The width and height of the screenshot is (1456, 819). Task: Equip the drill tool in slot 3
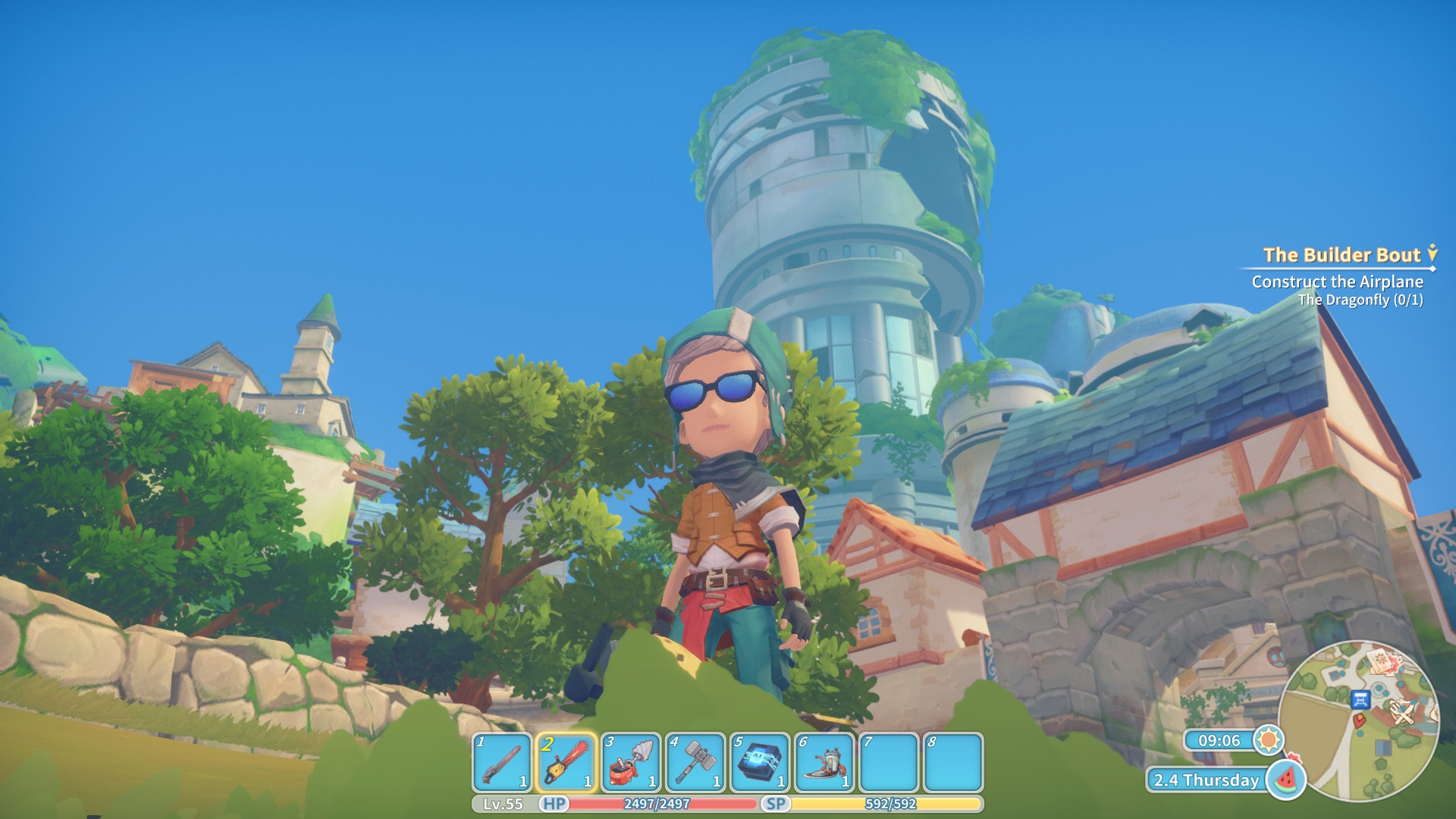[630, 762]
